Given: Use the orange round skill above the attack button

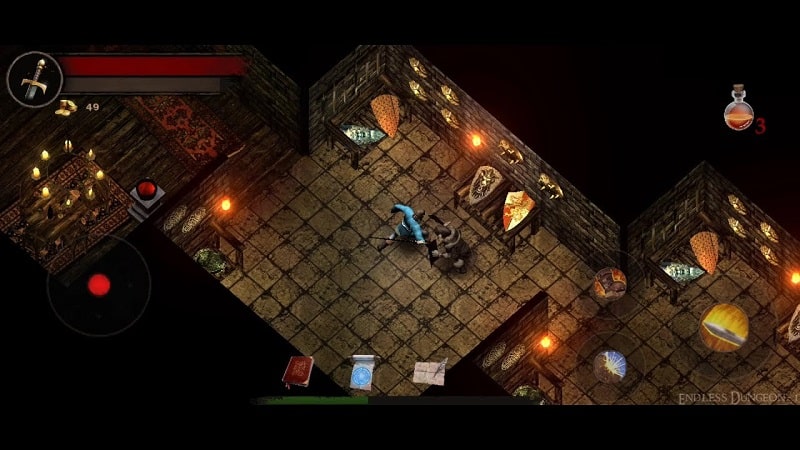Looking at the screenshot, I should [x=609, y=284].
